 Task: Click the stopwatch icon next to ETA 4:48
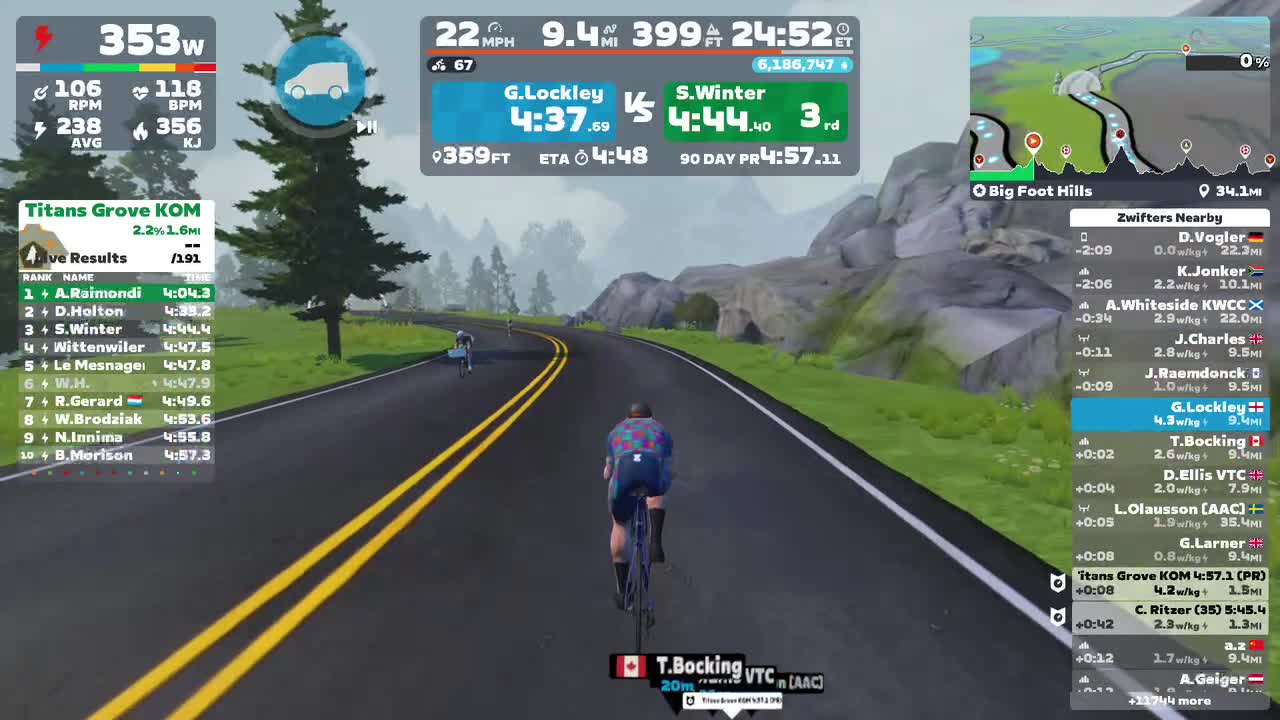point(580,157)
